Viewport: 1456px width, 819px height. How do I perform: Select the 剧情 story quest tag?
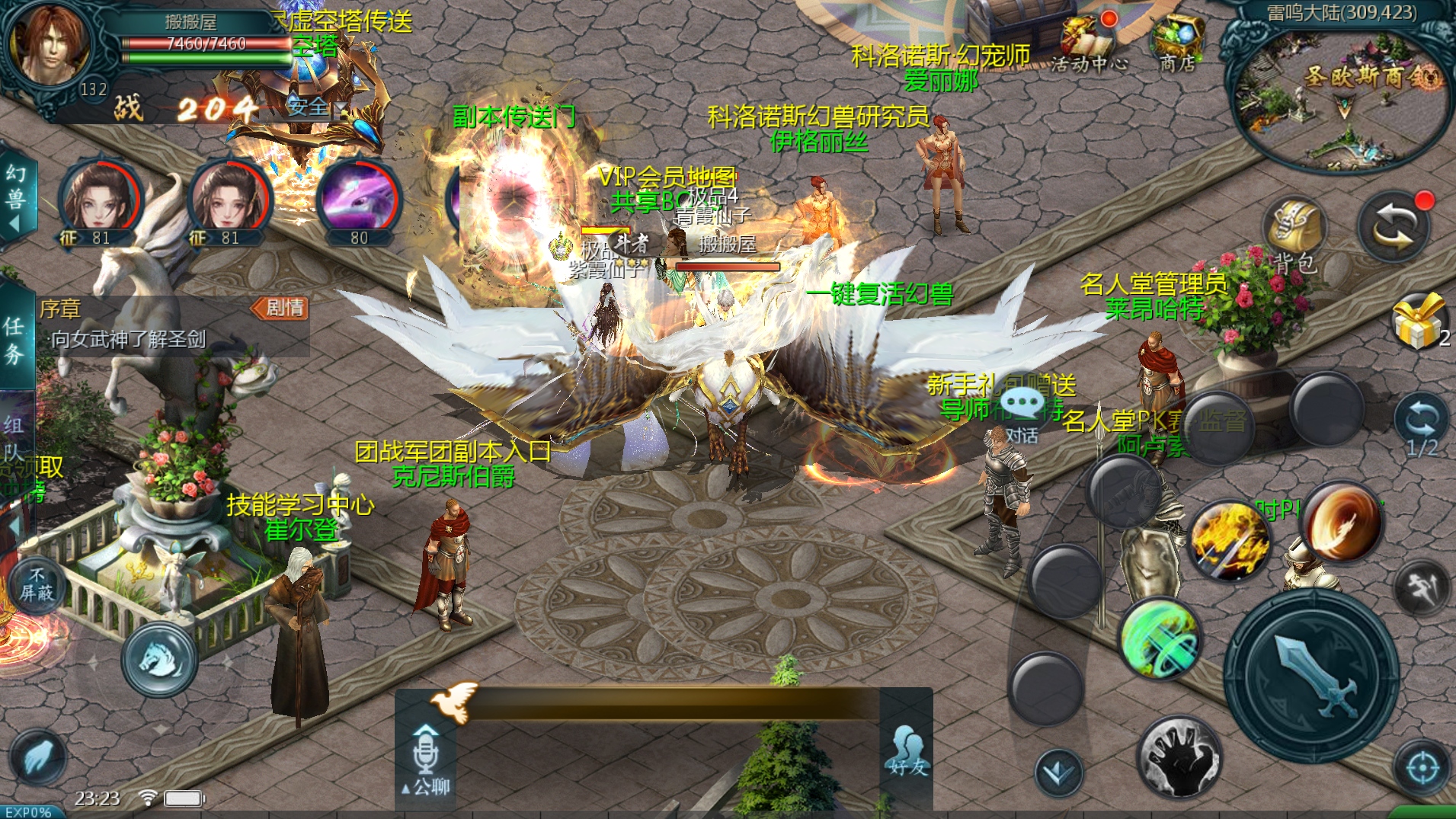280,308
